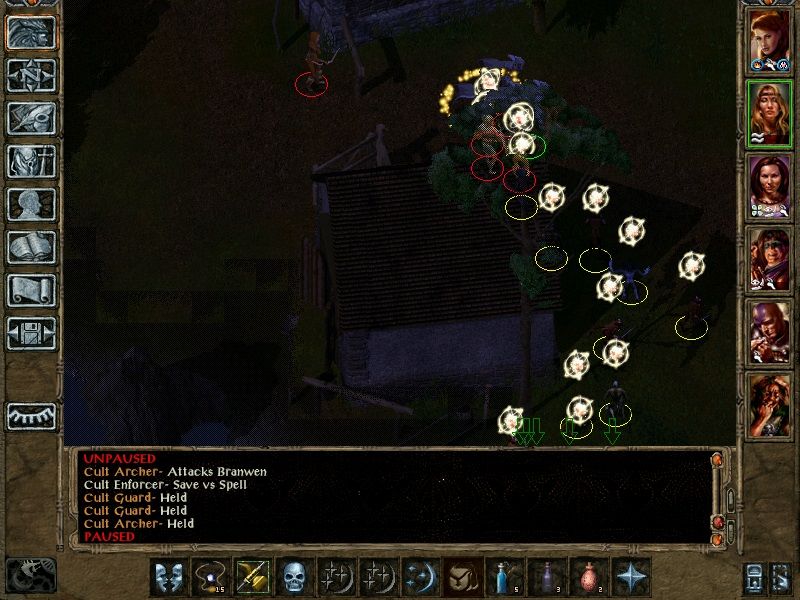Image resolution: width=800 pixels, height=600 pixels.
Task: Click the two-faces talk button
Action: coord(169,577)
